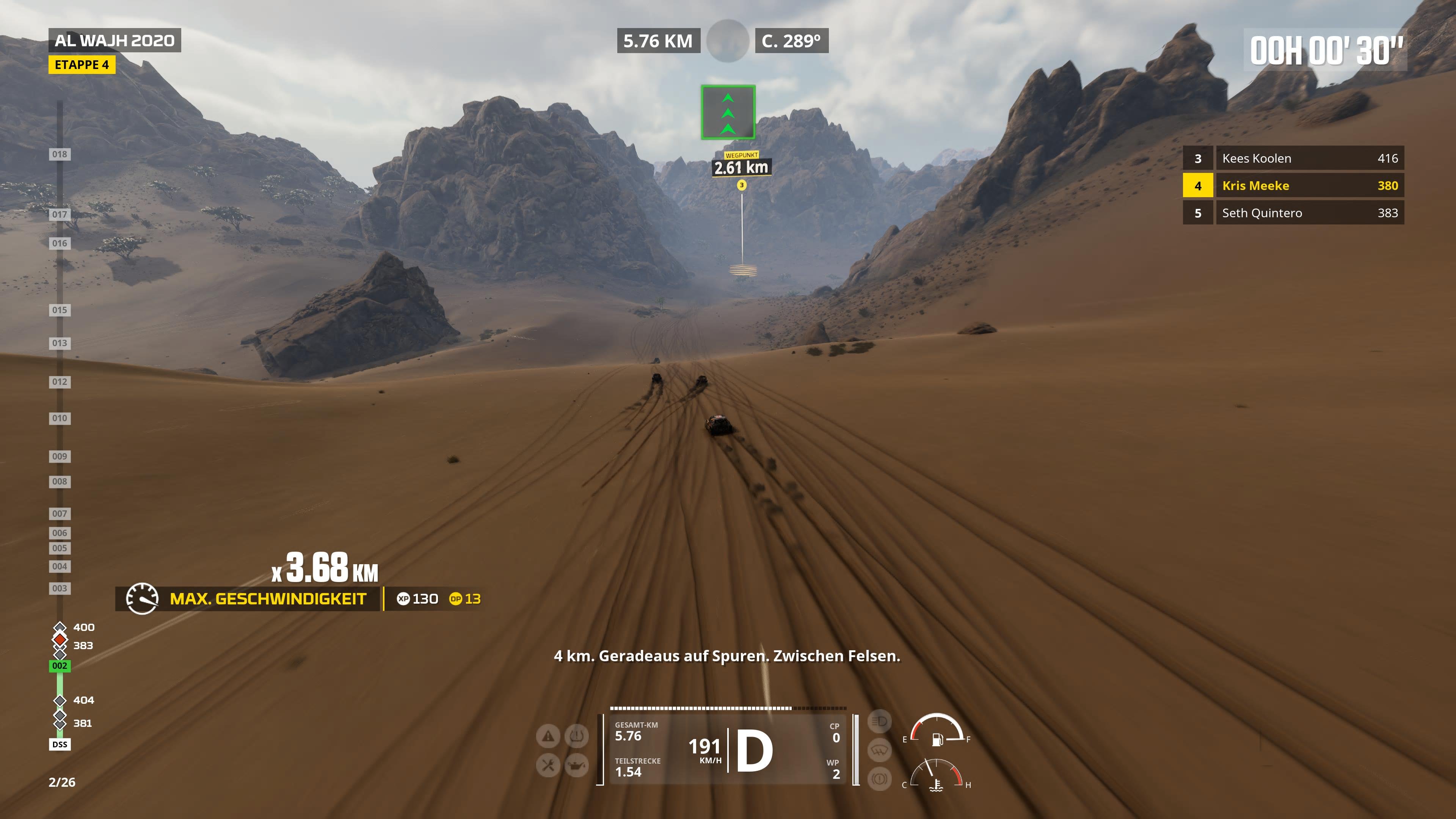The height and width of the screenshot is (819, 1456).
Task: Switch to the ETAPPE 4 tab
Action: 83,65
